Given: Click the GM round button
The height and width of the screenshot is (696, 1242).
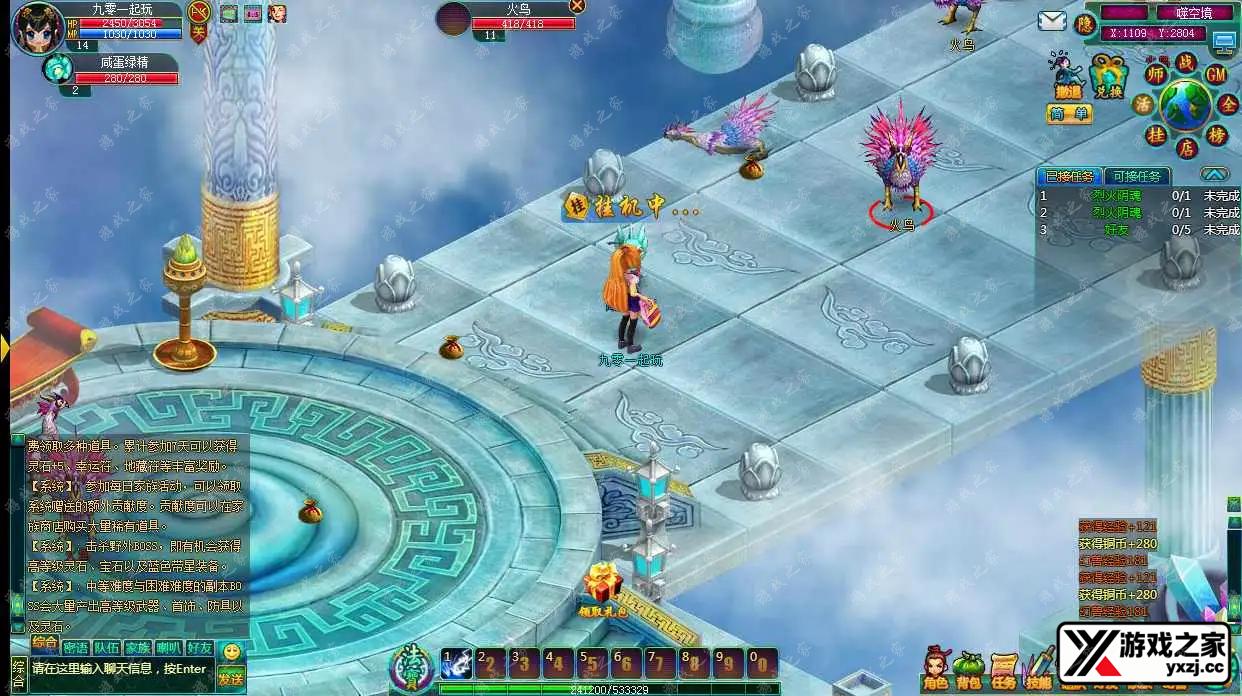Looking at the screenshot, I should click(1216, 74).
